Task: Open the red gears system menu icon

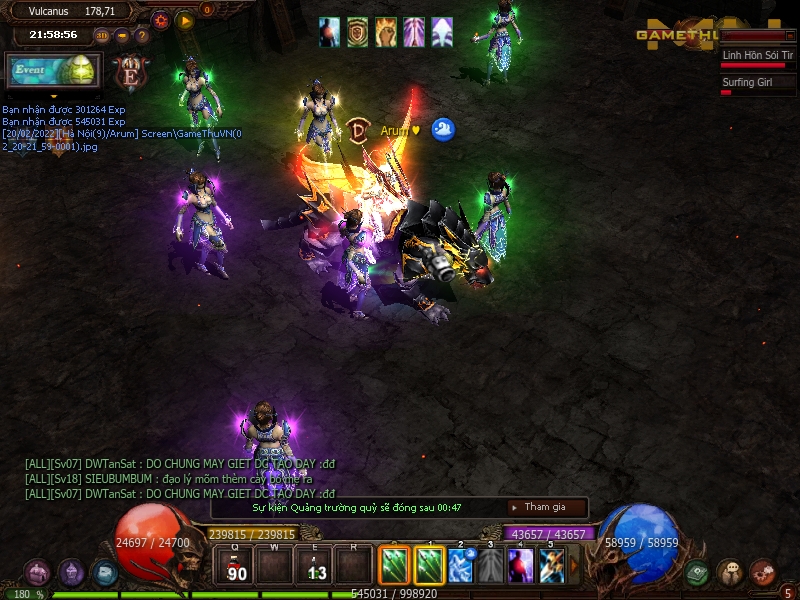Action: (762, 572)
